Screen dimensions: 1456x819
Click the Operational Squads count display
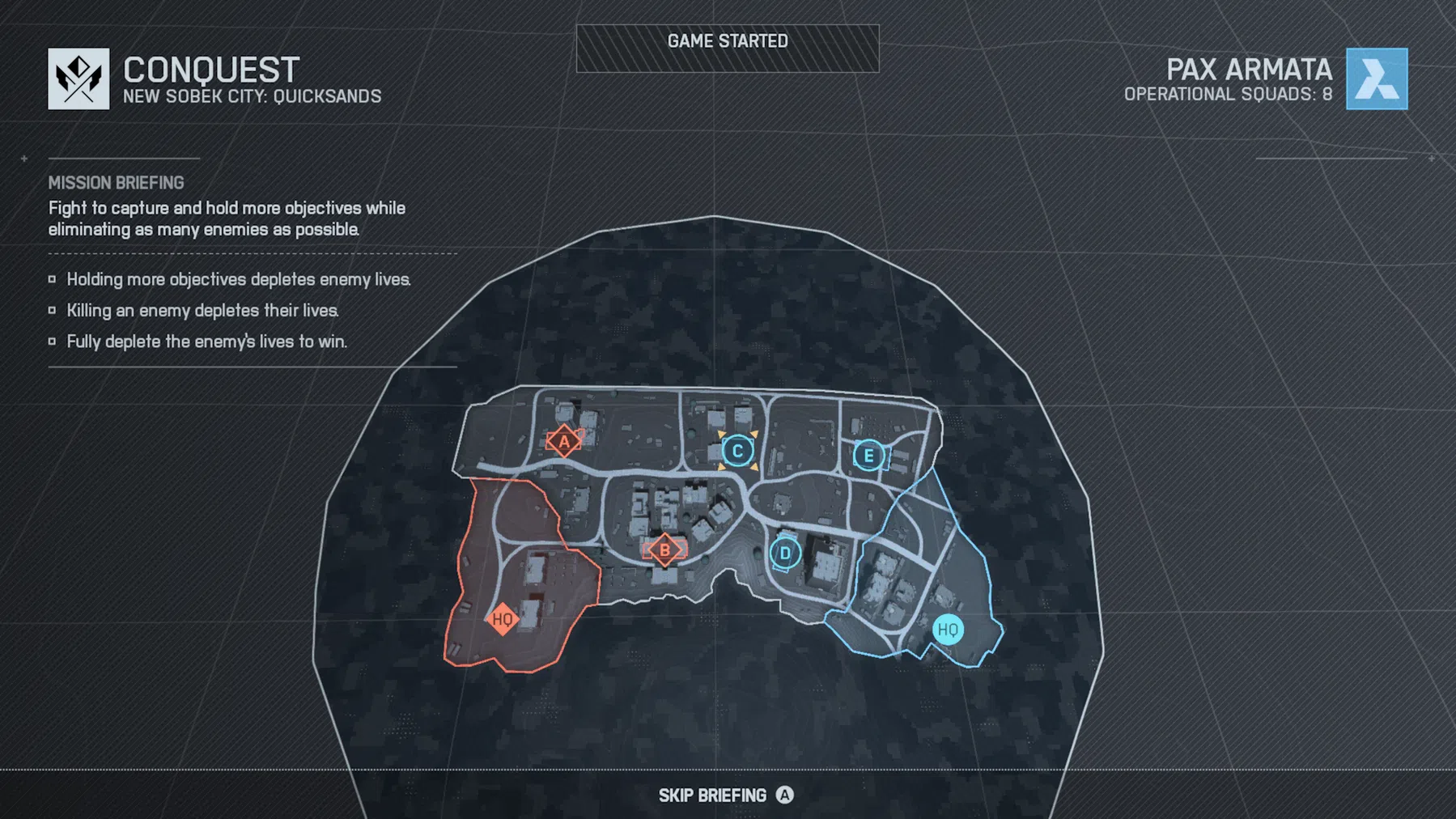tap(1227, 93)
